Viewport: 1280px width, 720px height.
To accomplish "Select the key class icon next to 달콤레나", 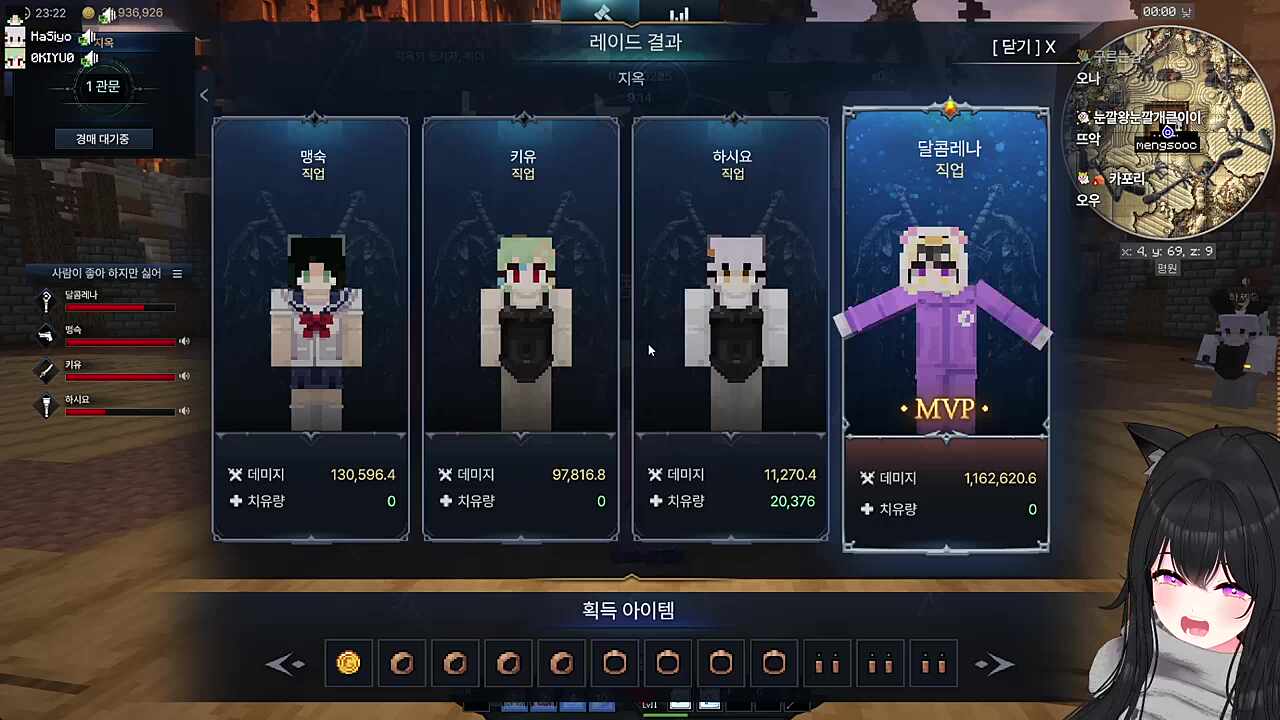I will coord(46,300).
